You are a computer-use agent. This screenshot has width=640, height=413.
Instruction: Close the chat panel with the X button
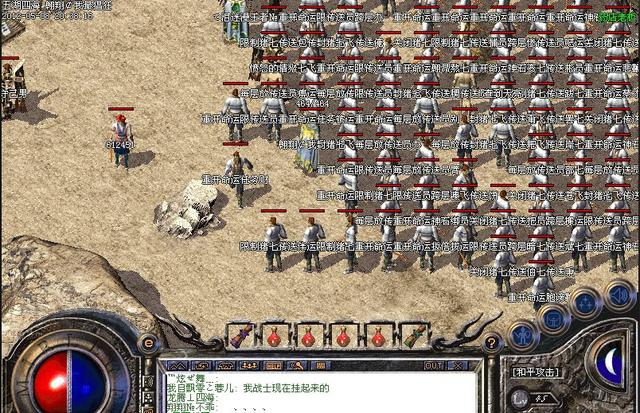point(456,365)
